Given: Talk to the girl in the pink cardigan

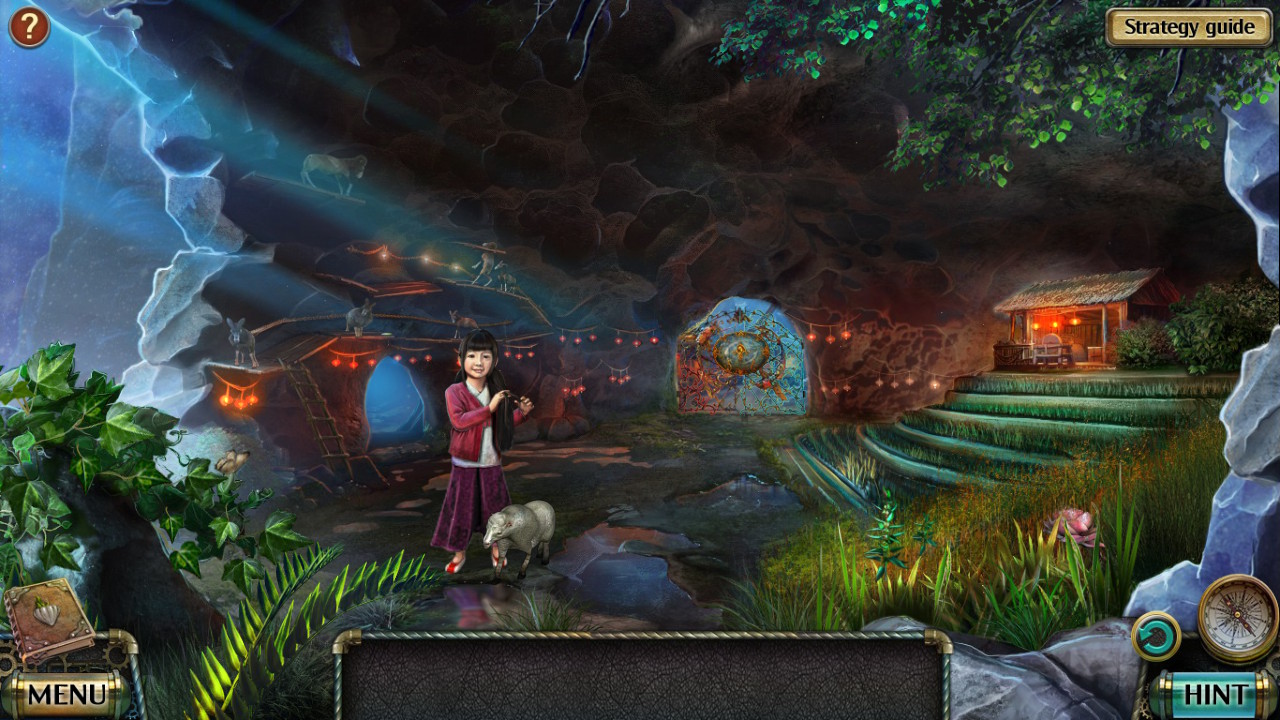Looking at the screenshot, I should coord(470,430).
